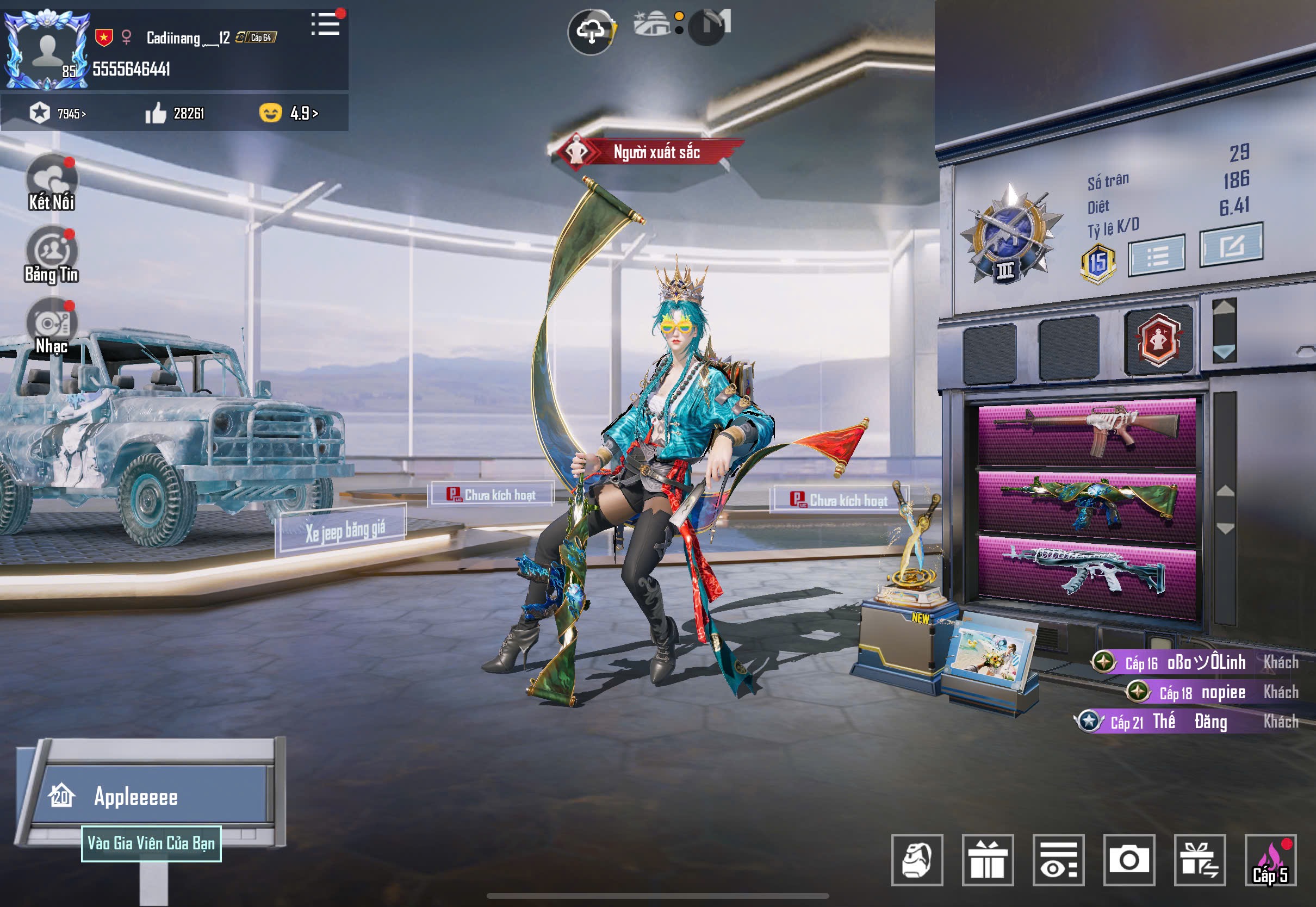This screenshot has width=1316, height=907.
Task: Open the hamburger list menu
Action: 326,24
